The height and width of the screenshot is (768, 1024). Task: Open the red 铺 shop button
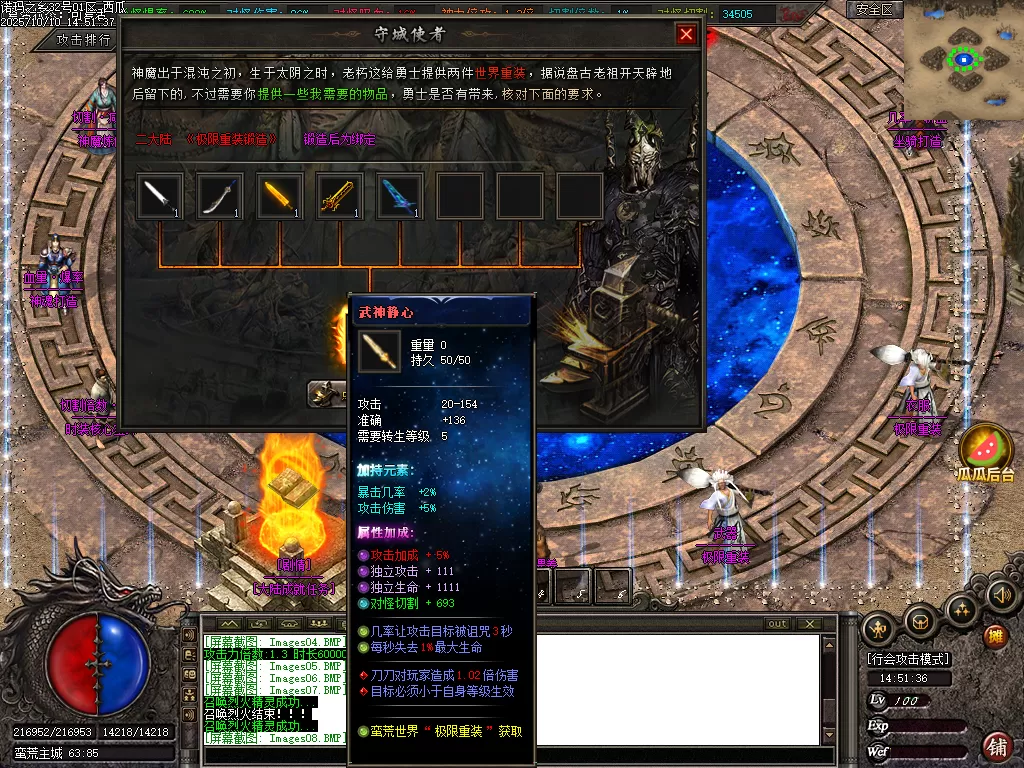996,746
